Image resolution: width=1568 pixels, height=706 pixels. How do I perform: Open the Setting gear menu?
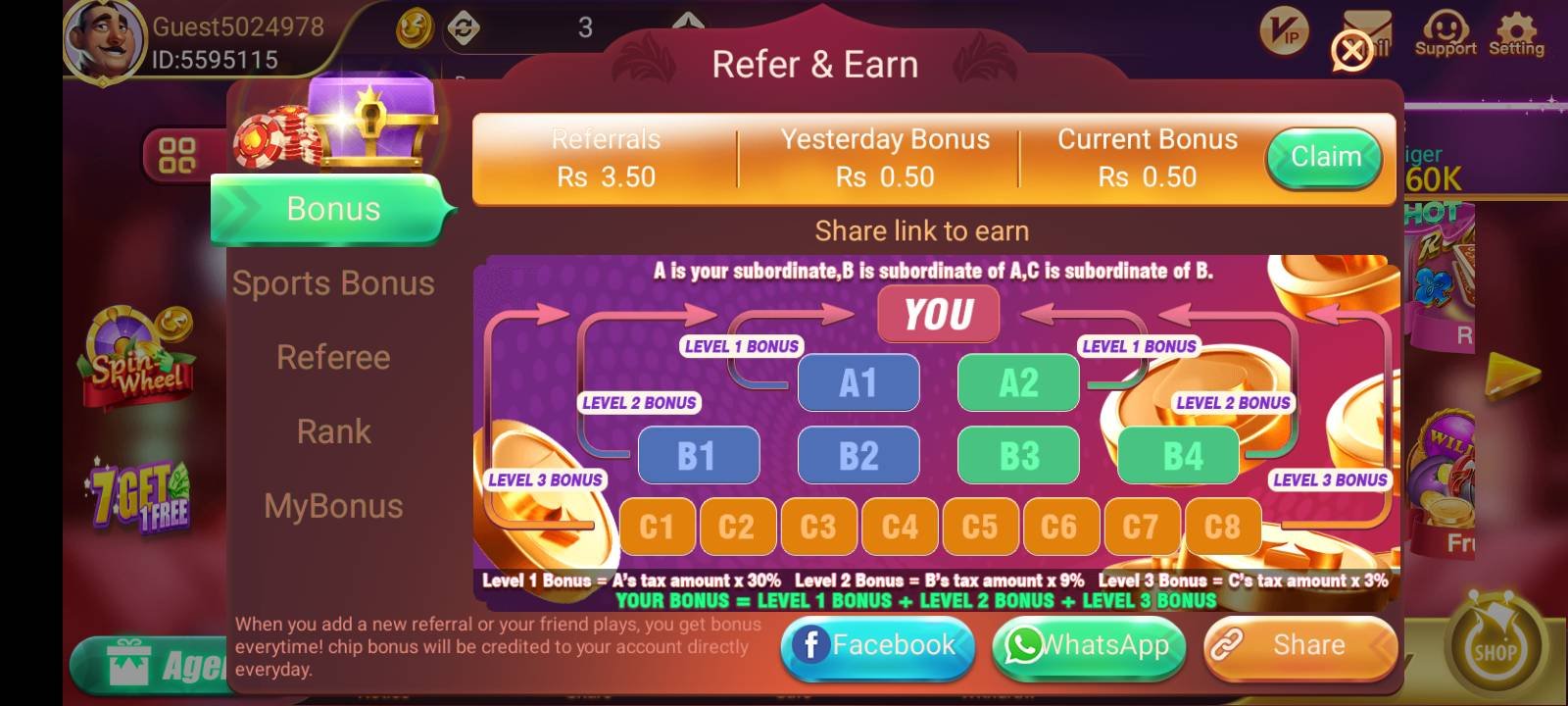pyautogui.click(x=1516, y=34)
